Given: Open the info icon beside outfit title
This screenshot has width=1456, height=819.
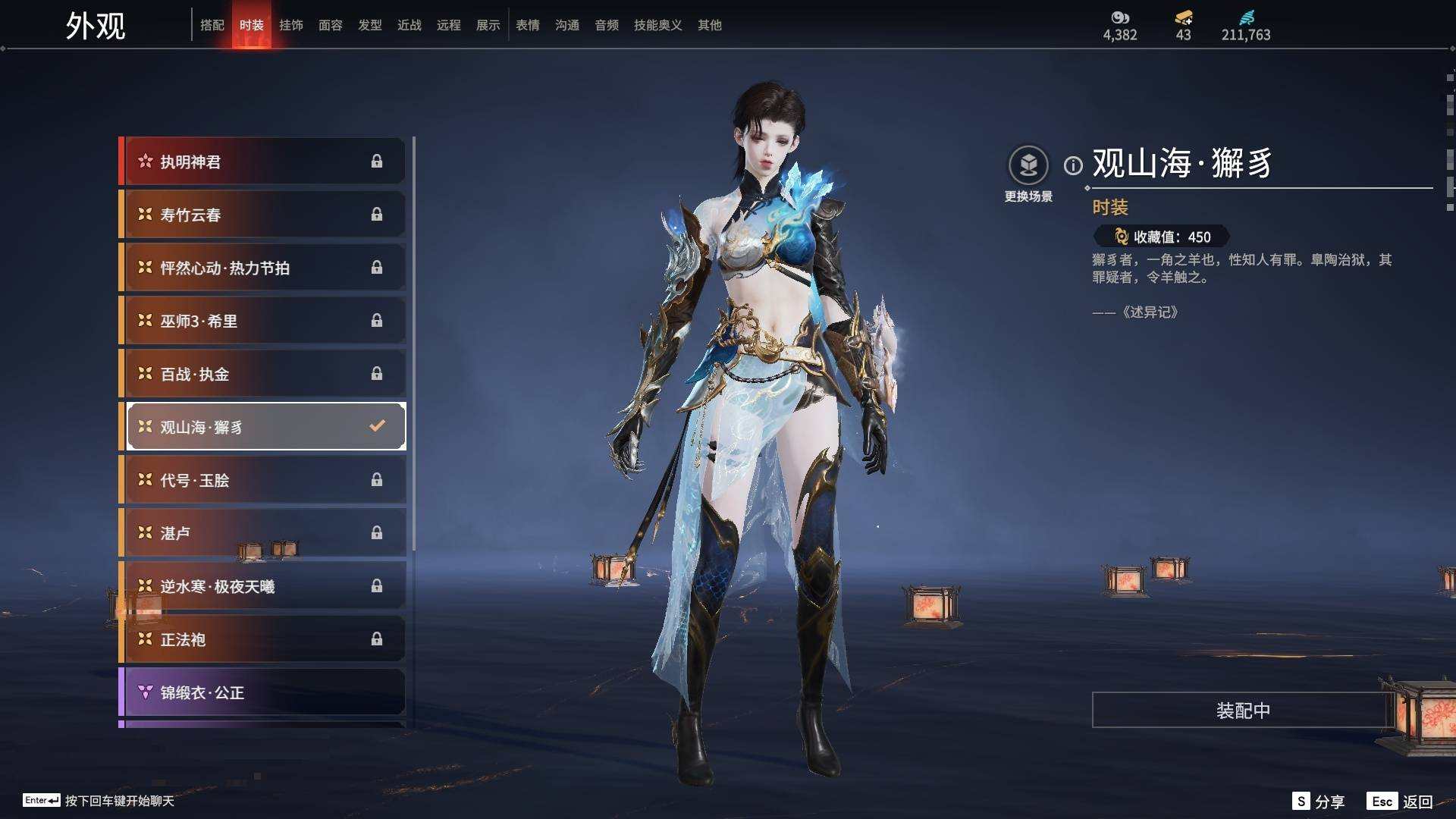Looking at the screenshot, I should pos(1073,165).
